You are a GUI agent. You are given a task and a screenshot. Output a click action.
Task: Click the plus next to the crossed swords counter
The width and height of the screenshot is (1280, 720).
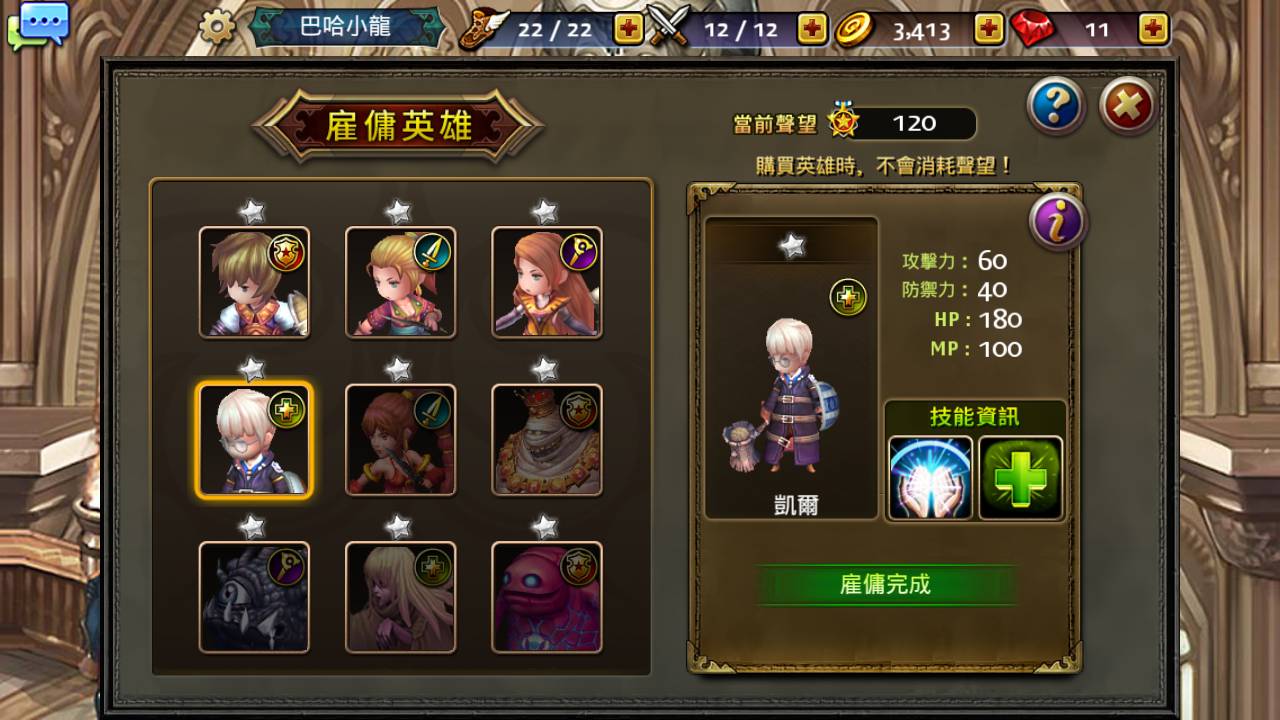pyautogui.click(x=810, y=30)
